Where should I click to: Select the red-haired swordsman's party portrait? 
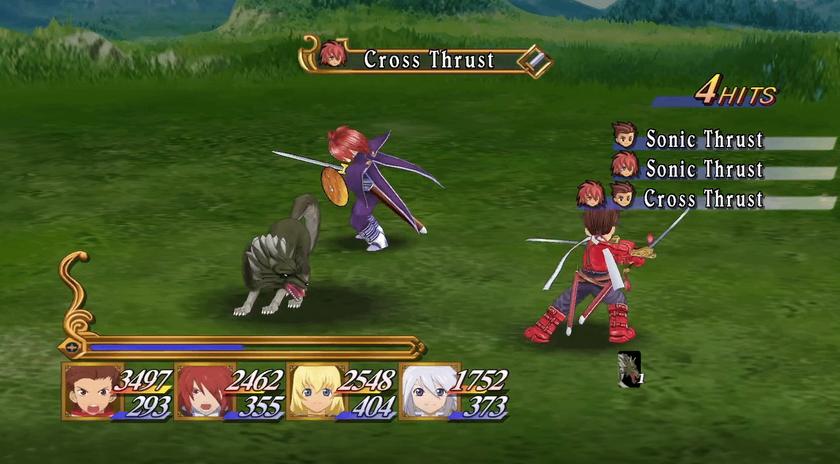(202, 390)
